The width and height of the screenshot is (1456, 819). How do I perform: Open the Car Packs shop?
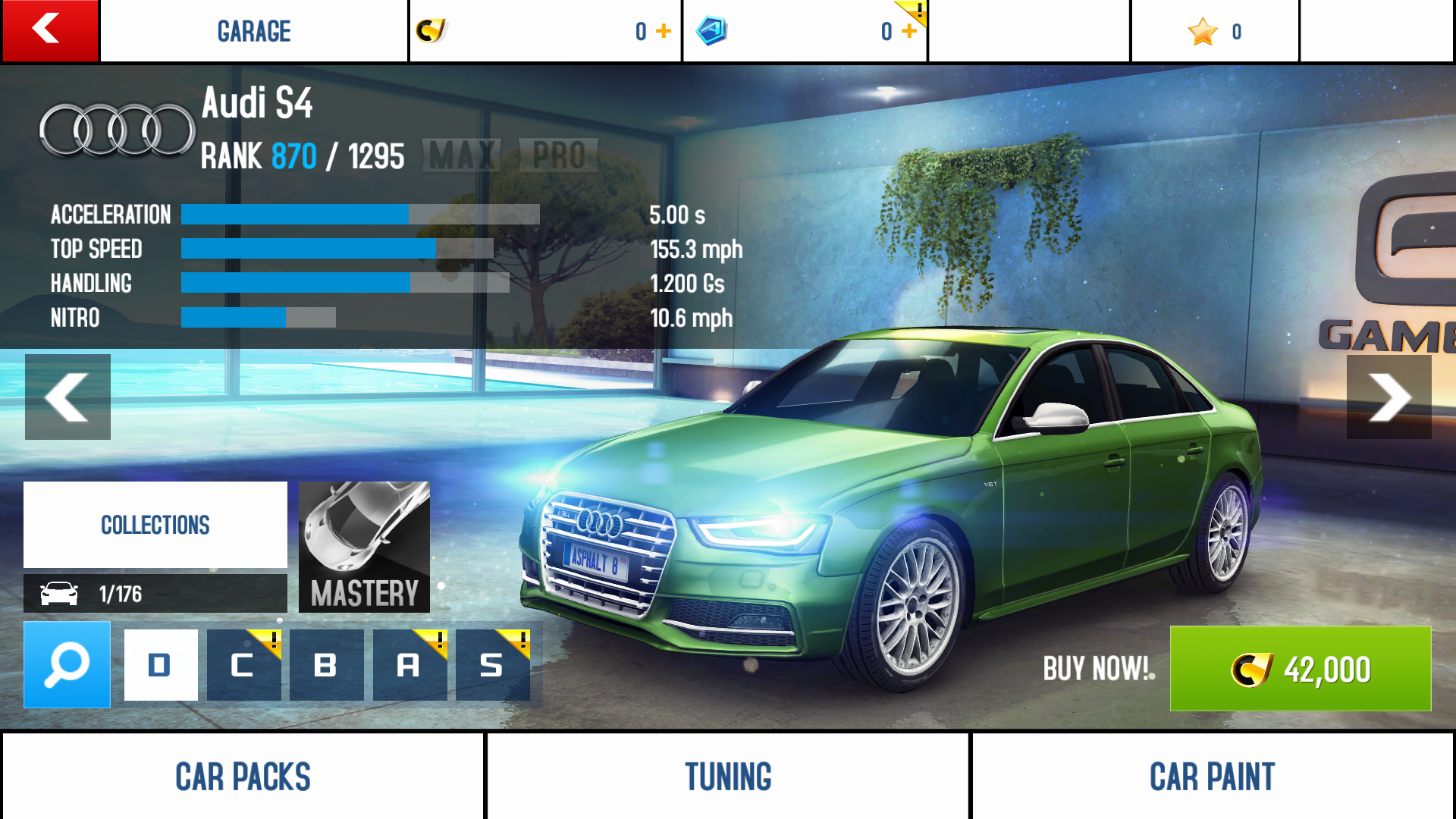(x=243, y=776)
